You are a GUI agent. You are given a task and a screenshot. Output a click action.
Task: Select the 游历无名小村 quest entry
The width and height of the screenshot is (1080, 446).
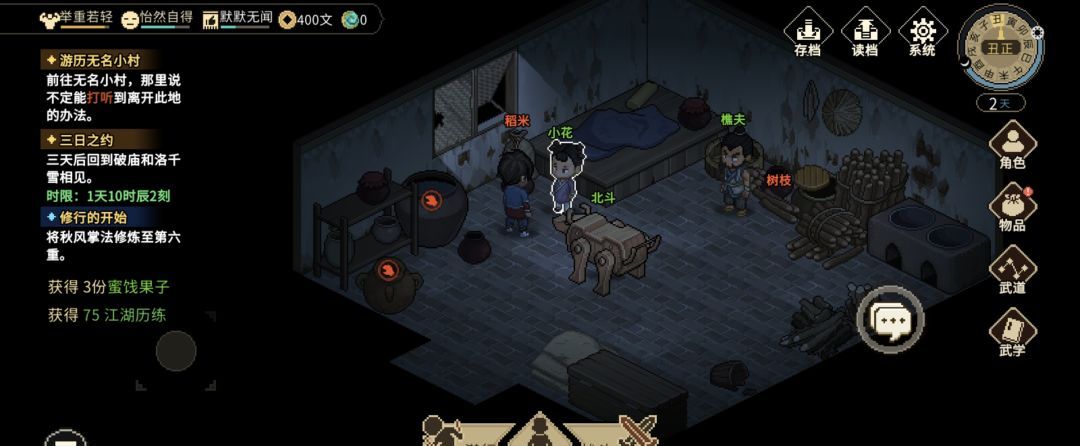coord(100,60)
